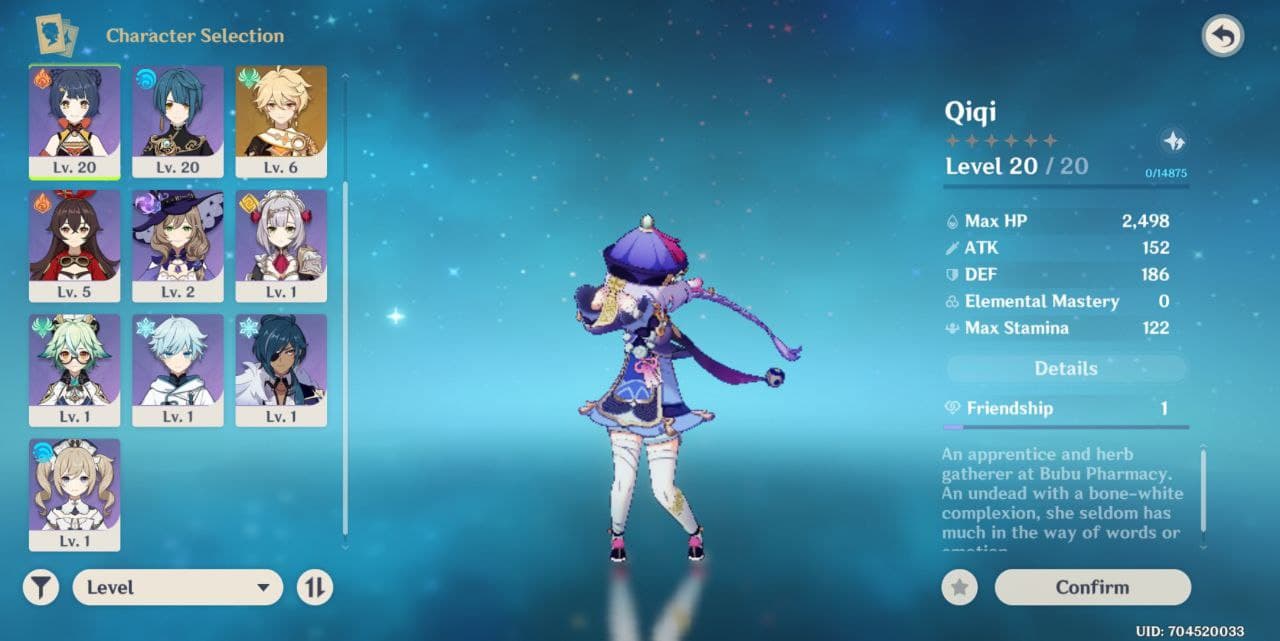Select Noelle's character card
The width and height of the screenshot is (1280, 641).
pos(281,245)
